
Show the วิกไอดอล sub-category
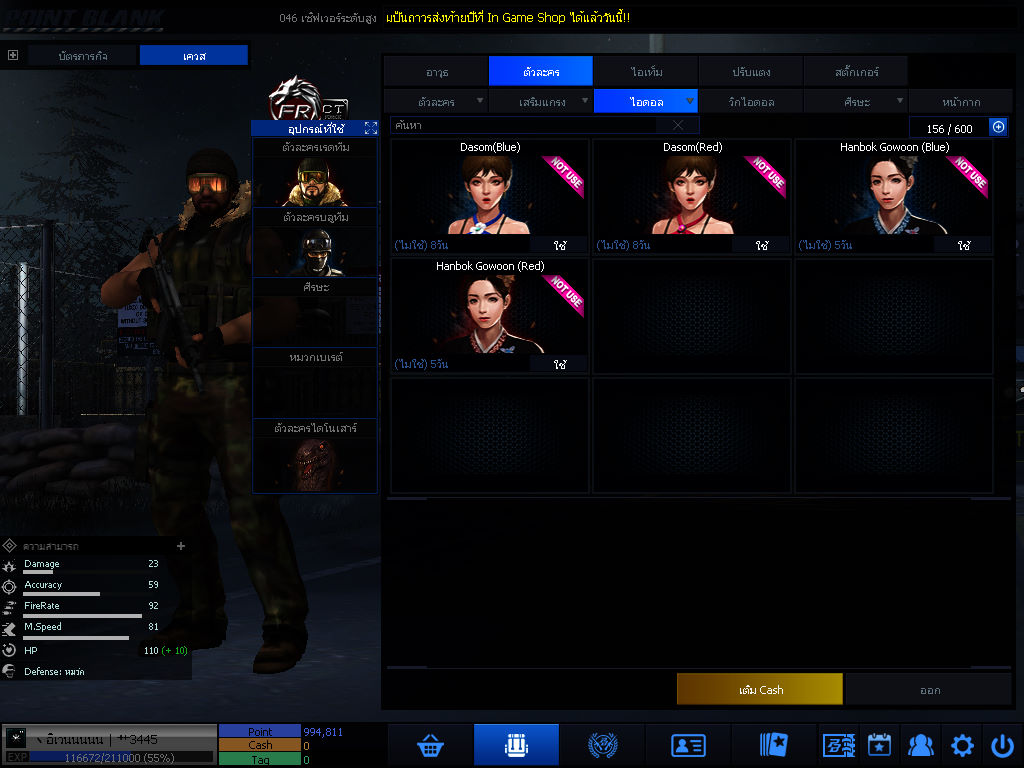751,102
